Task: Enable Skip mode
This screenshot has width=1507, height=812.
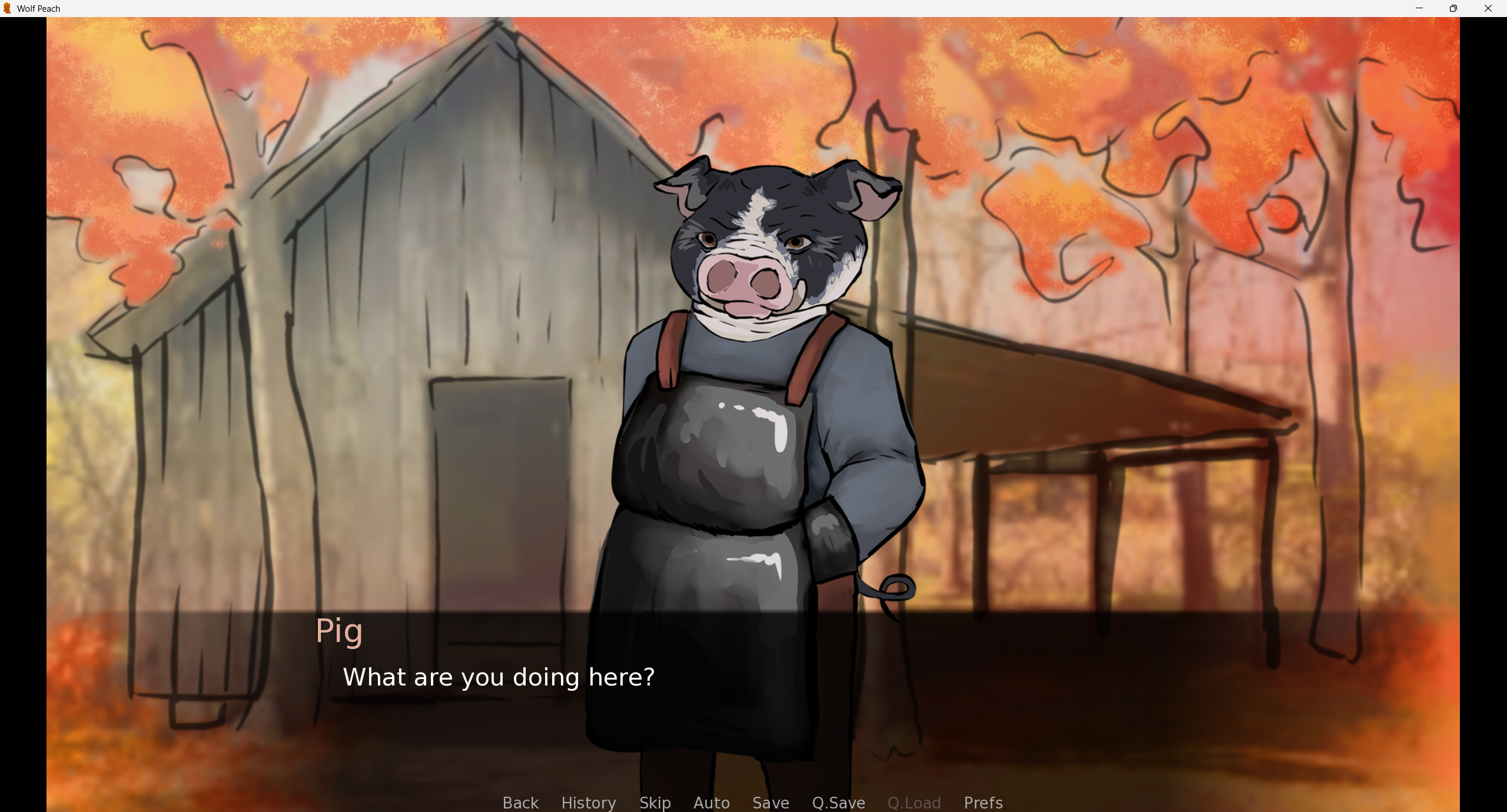Action: point(655,803)
